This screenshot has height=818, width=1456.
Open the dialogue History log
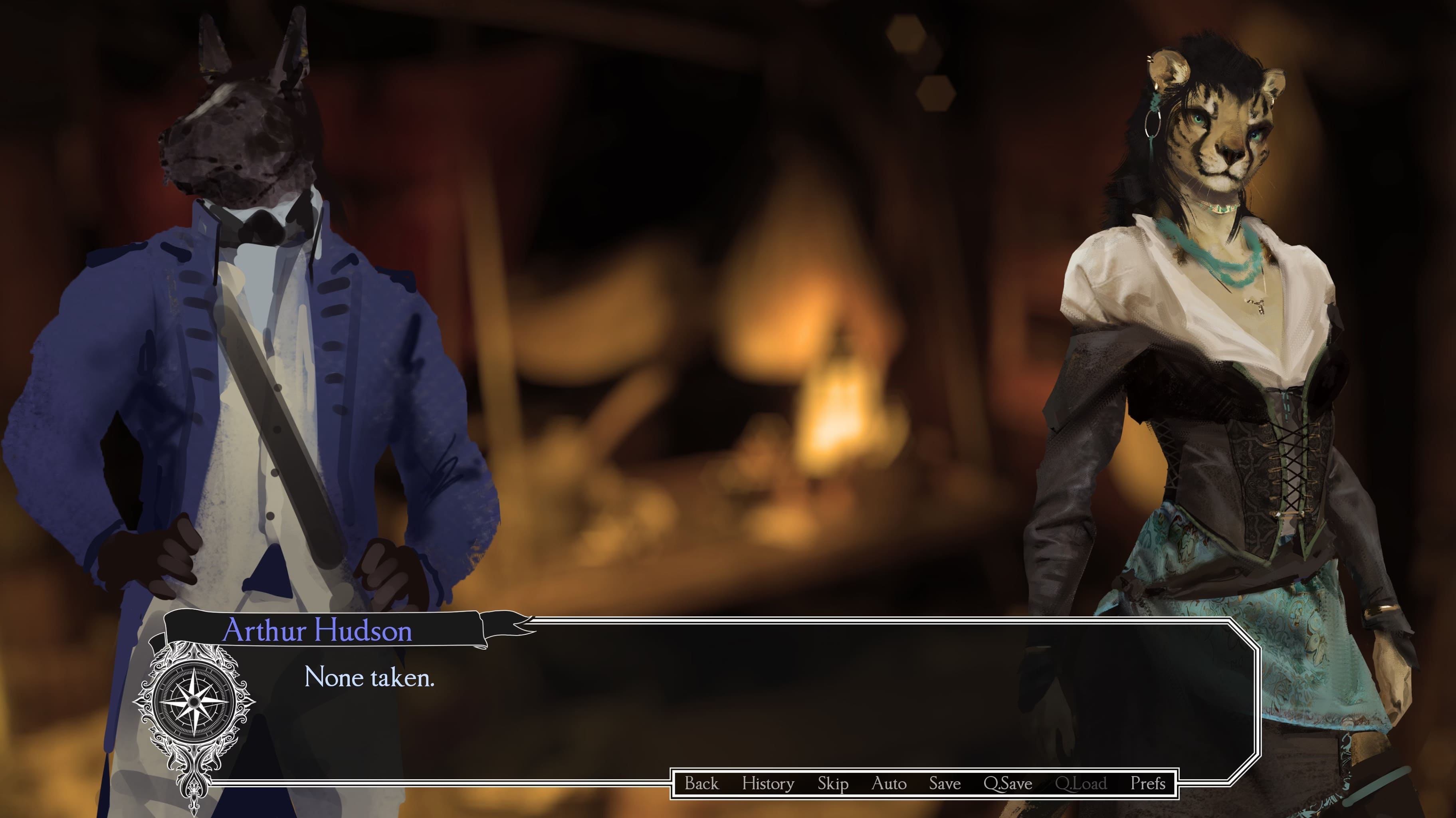point(768,784)
